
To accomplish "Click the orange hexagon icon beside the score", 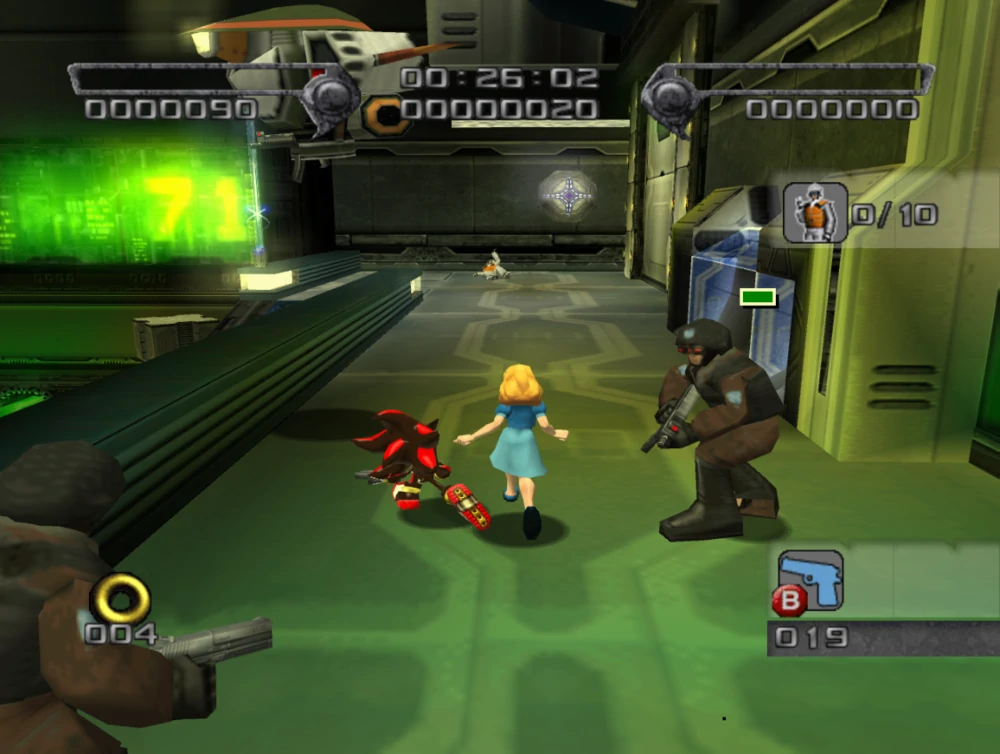I will coord(385,115).
